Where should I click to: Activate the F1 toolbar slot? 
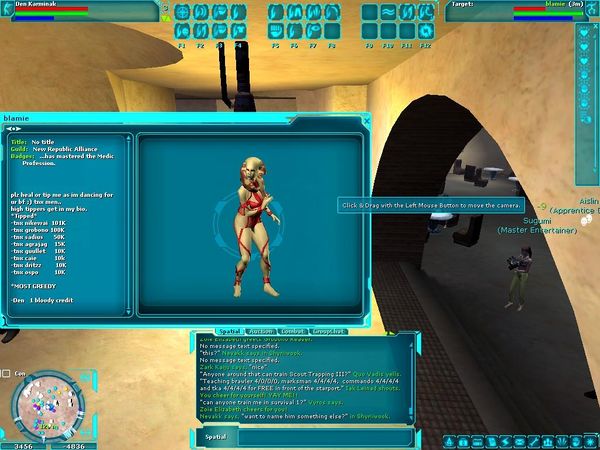183,33
